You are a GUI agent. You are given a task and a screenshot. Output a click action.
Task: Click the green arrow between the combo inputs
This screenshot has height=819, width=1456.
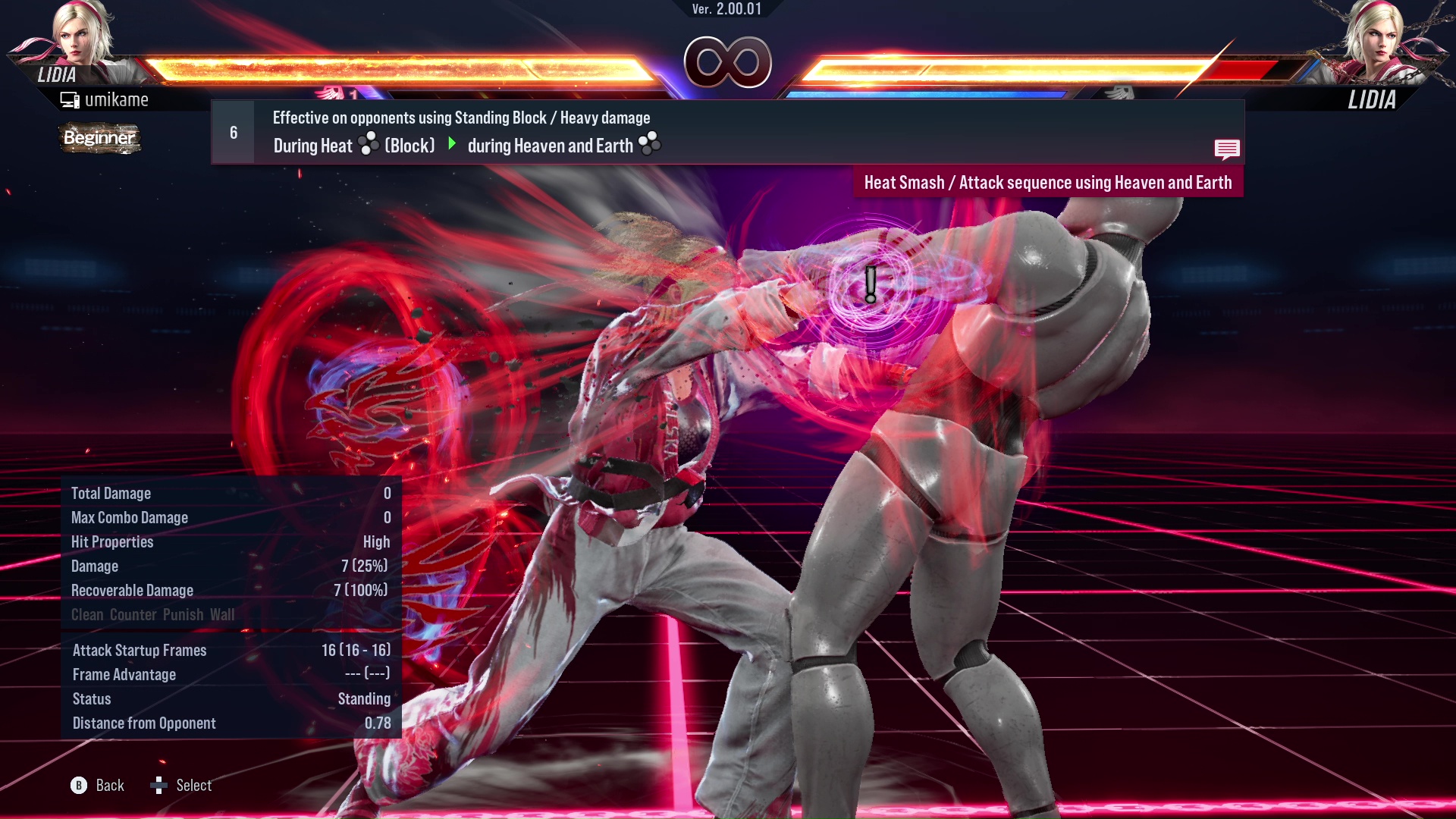coord(453,144)
